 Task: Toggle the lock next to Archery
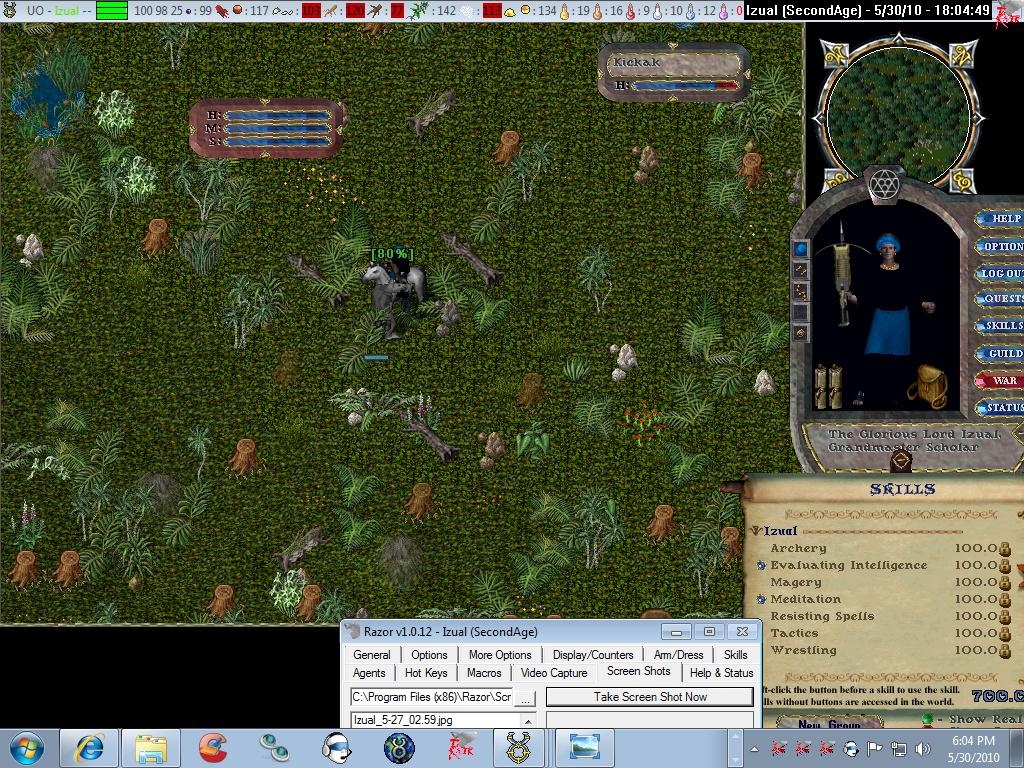1005,549
